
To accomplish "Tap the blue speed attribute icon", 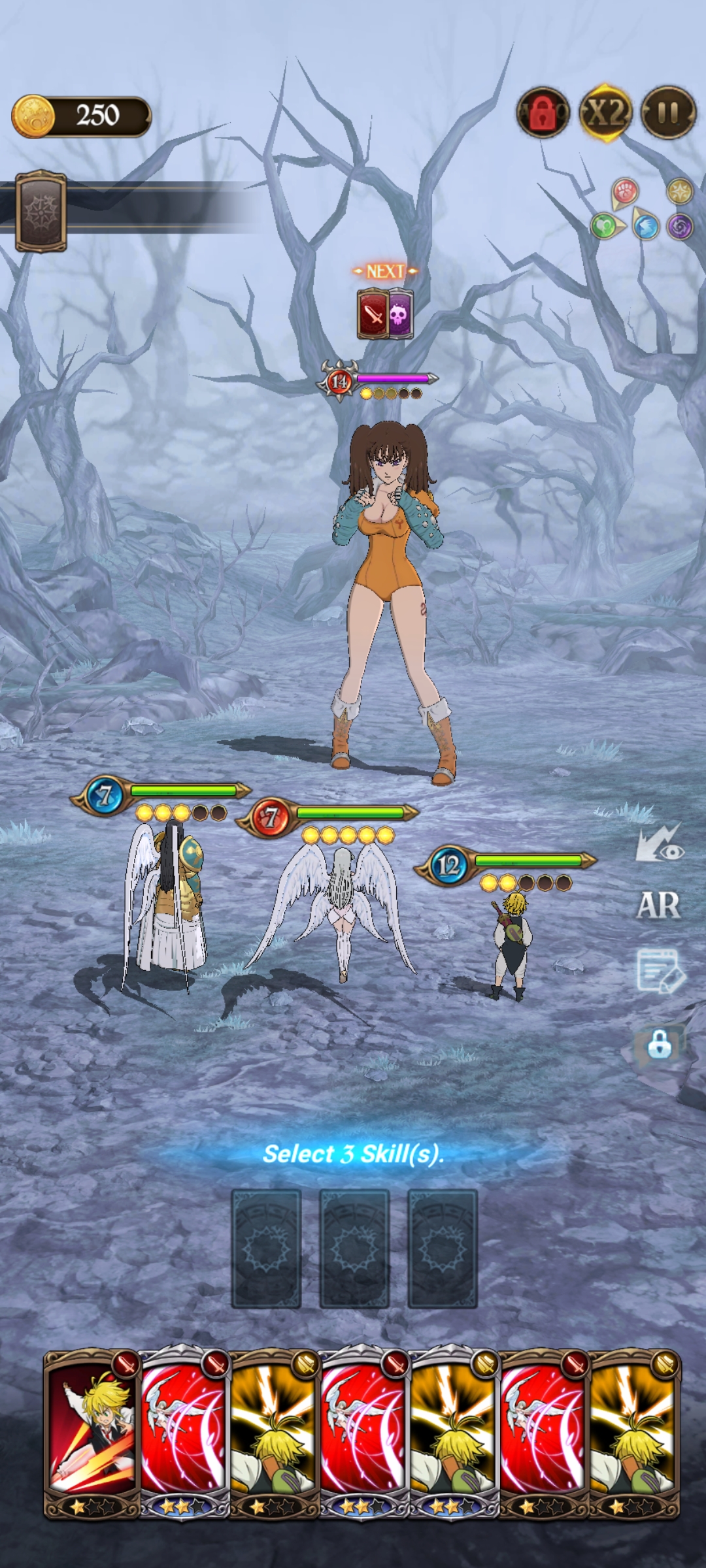I will 645,227.
